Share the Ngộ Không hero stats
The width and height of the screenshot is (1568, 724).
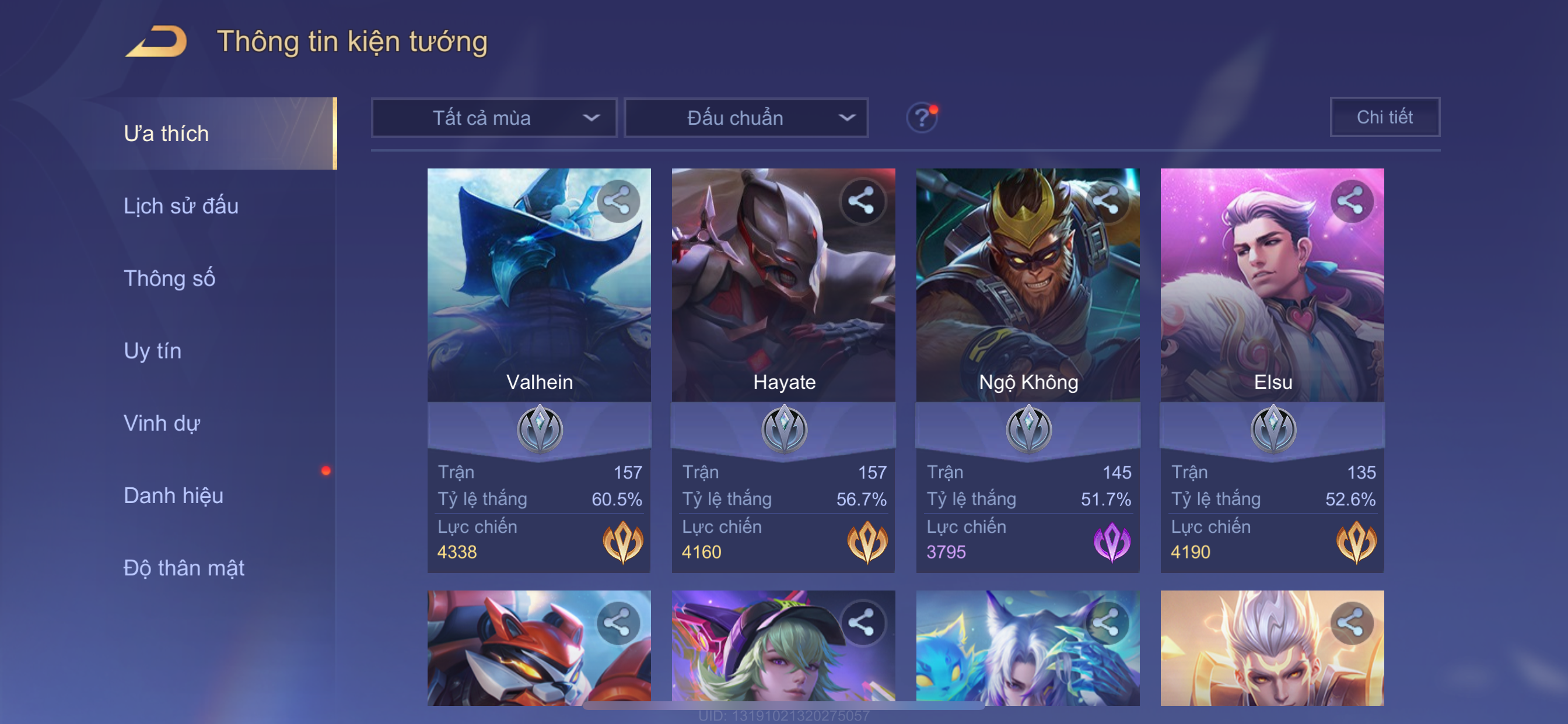click(x=1106, y=201)
